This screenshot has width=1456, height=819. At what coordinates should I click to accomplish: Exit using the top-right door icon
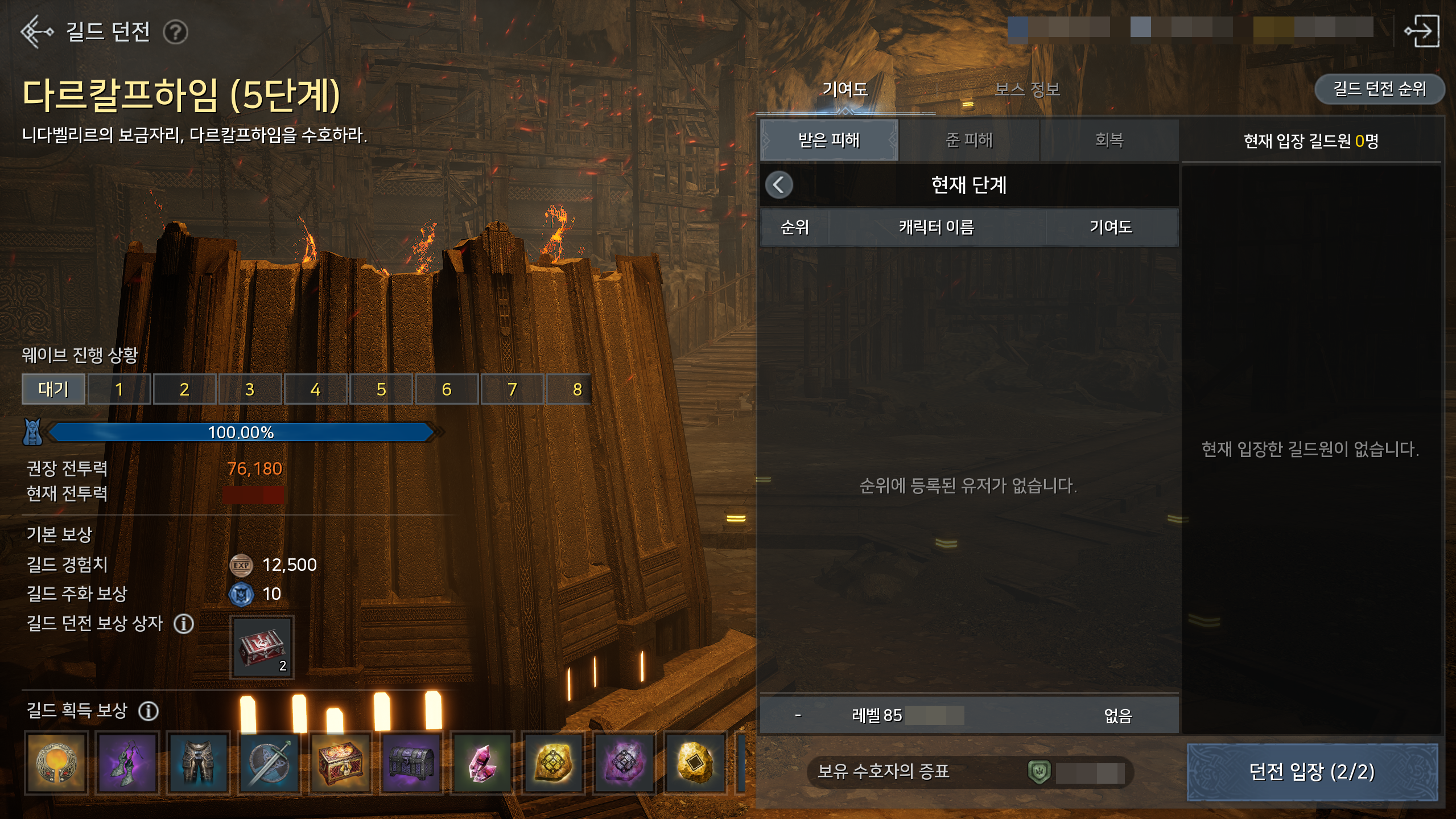click(x=1422, y=32)
